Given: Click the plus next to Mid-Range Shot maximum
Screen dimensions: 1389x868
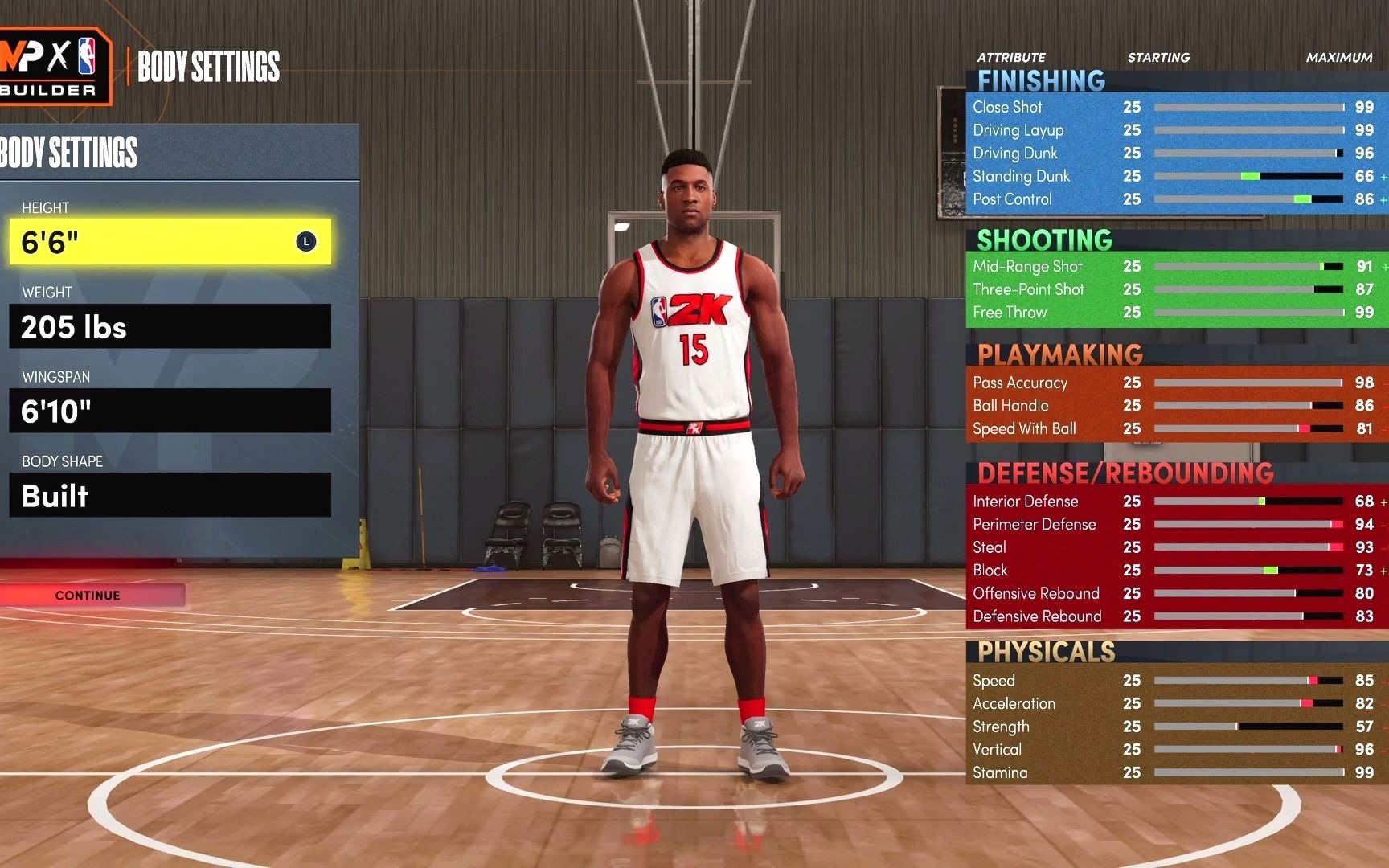Looking at the screenshot, I should (x=1383, y=266).
